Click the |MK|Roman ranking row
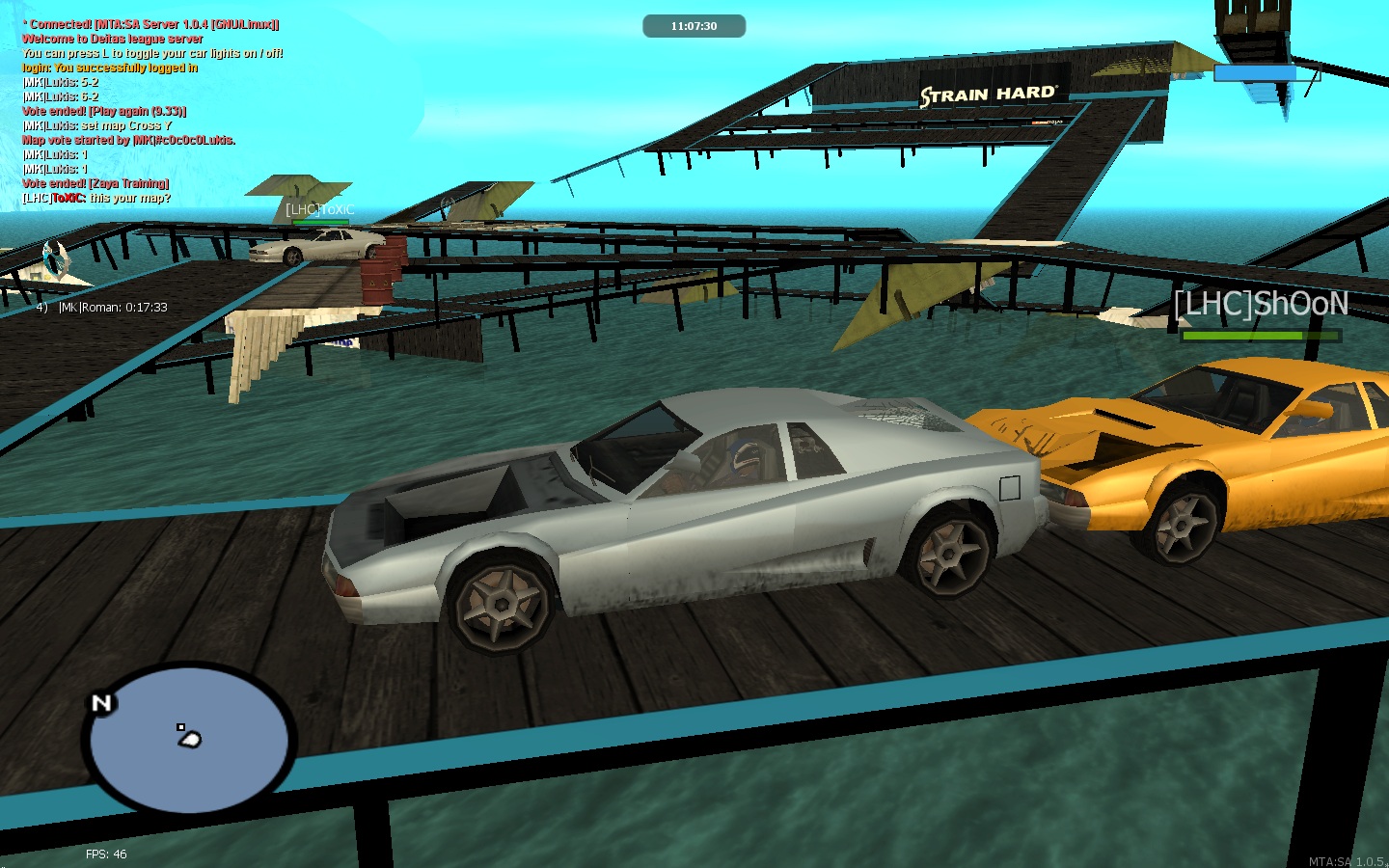 [102, 308]
